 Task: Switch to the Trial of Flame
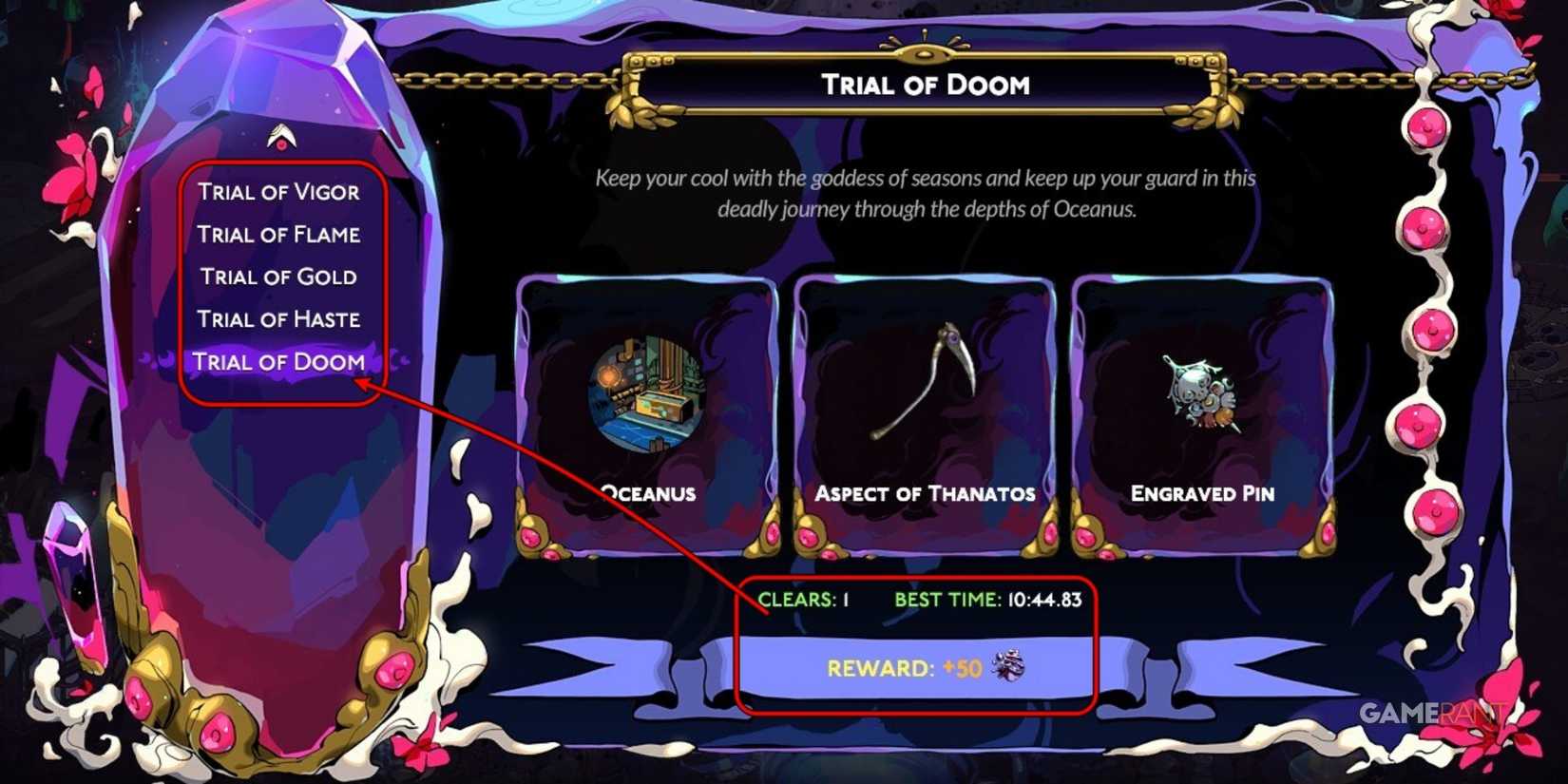point(278,235)
